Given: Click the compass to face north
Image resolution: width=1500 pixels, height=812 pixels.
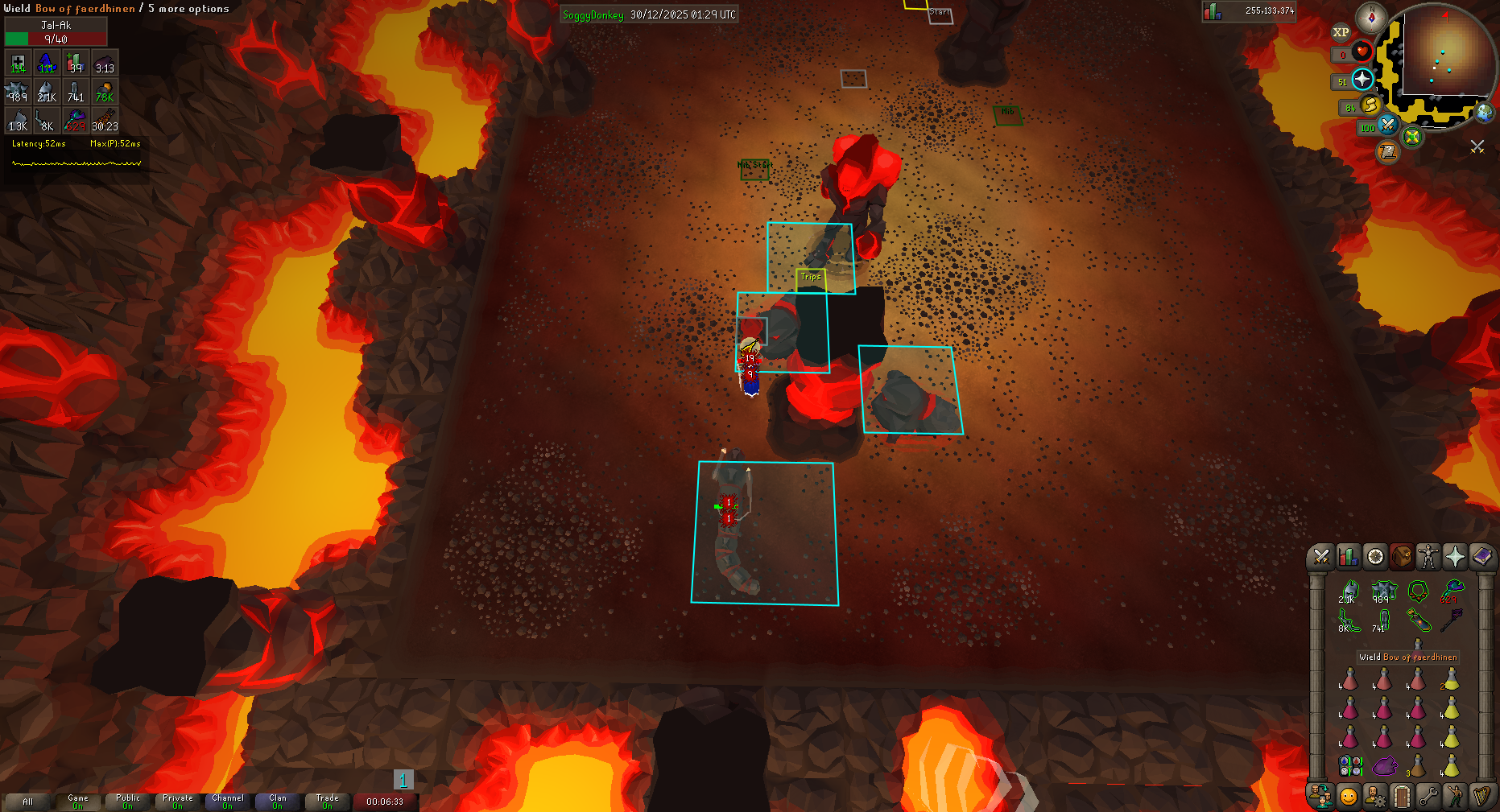Looking at the screenshot, I should point(1370,17).
